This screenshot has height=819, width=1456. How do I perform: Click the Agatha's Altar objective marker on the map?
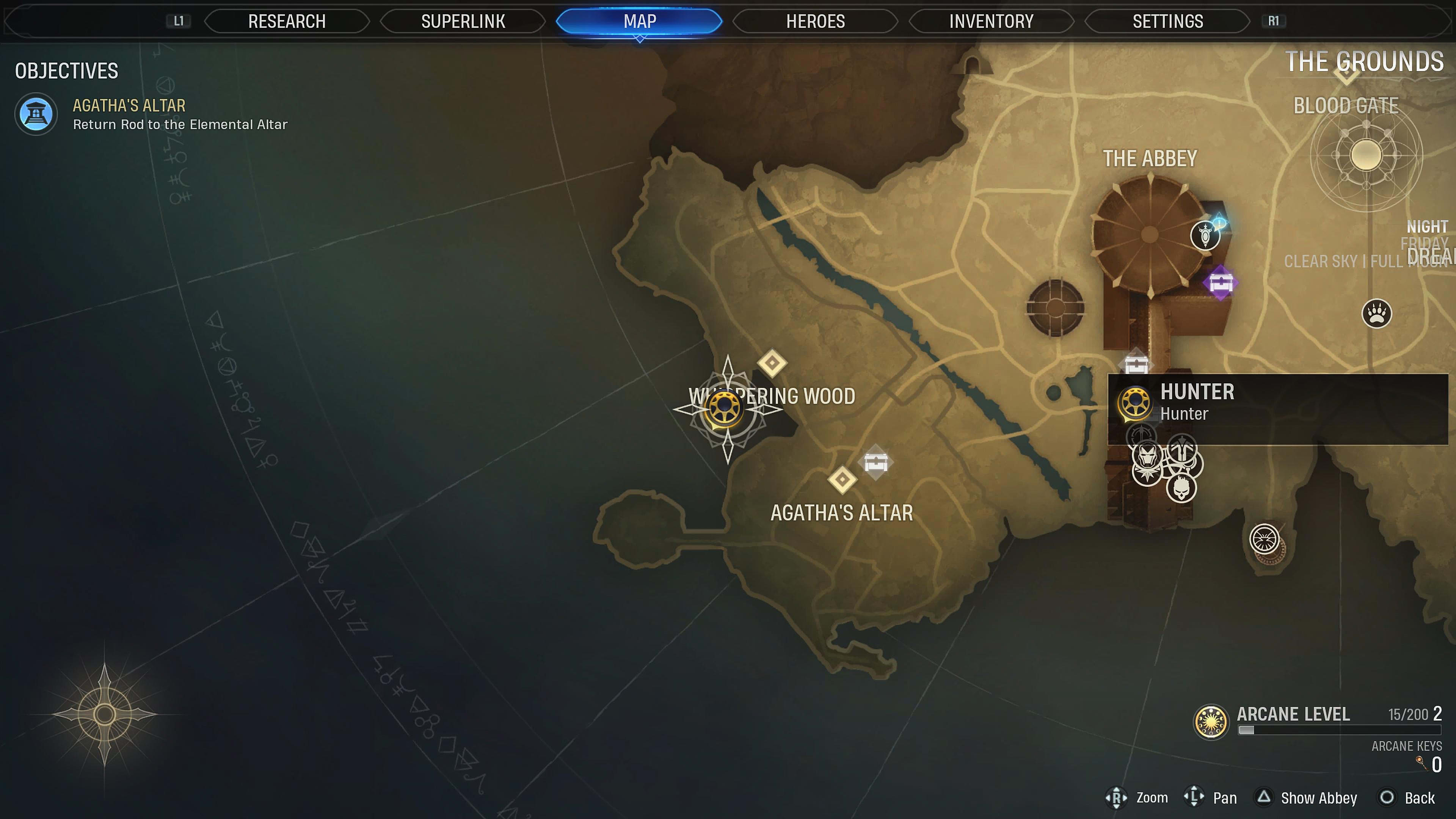[842, 480]
